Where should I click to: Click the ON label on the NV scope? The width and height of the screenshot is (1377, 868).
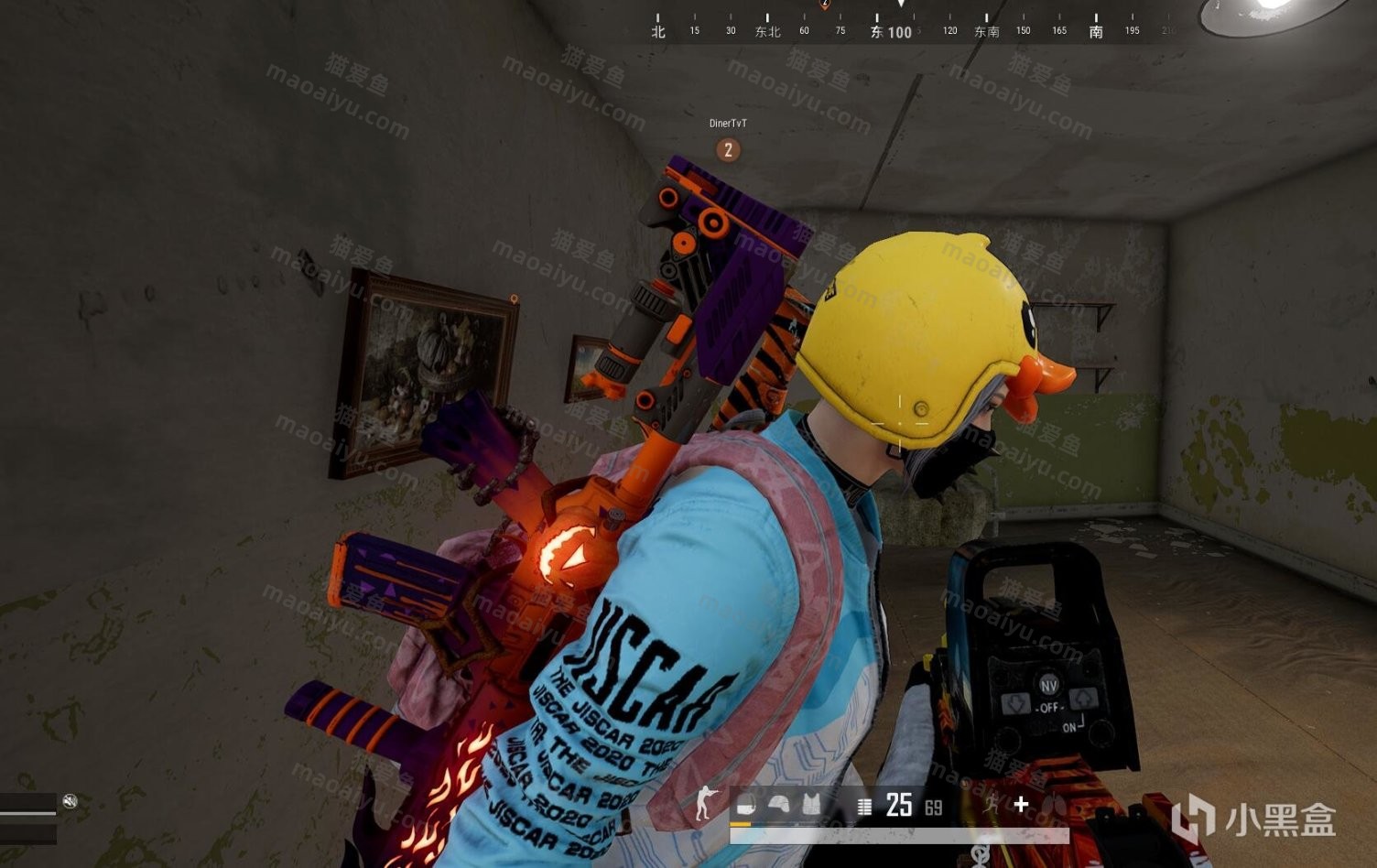click(x=1069, y=726)
